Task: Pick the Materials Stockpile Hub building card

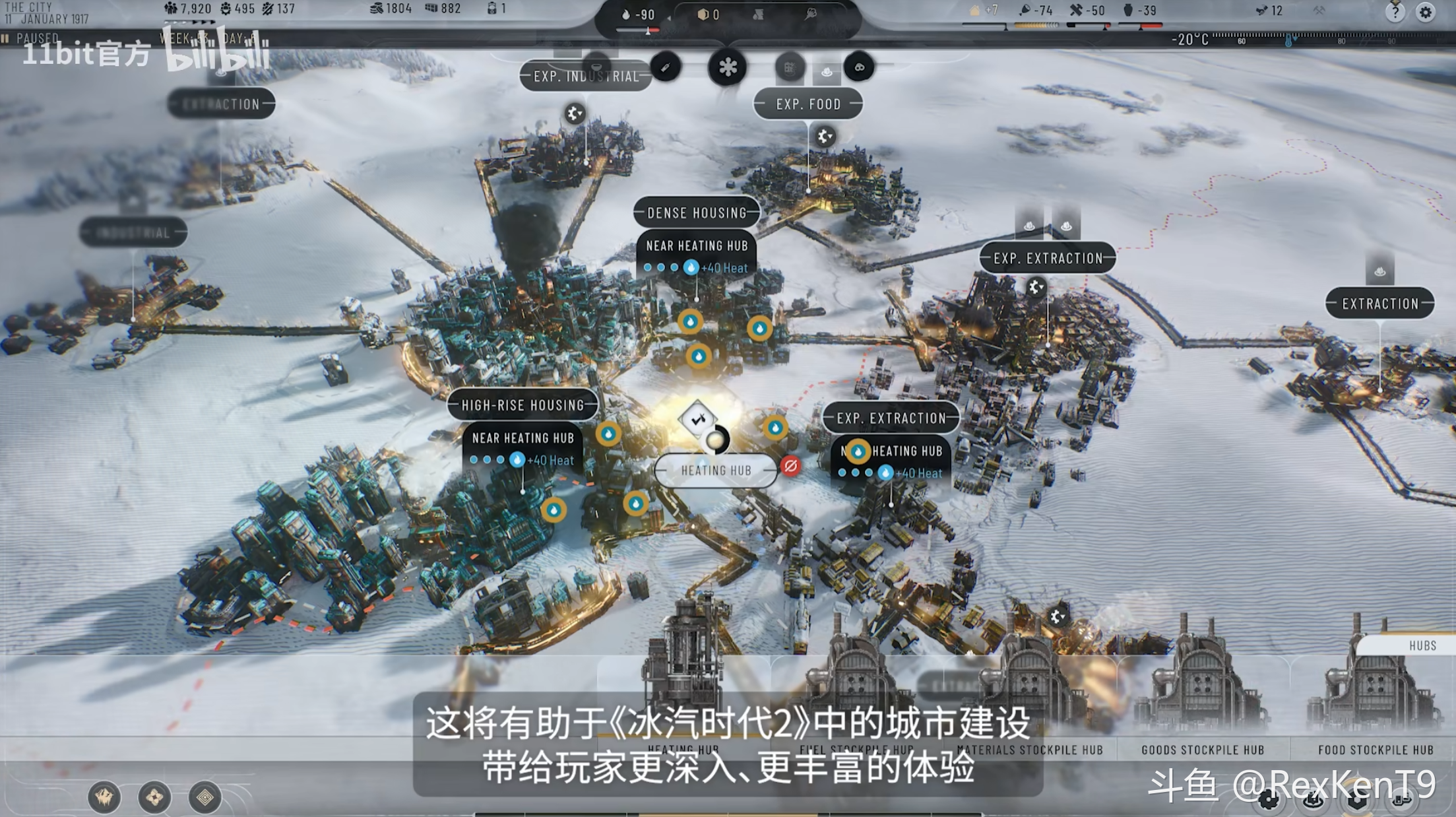Action: [1029, 750]
